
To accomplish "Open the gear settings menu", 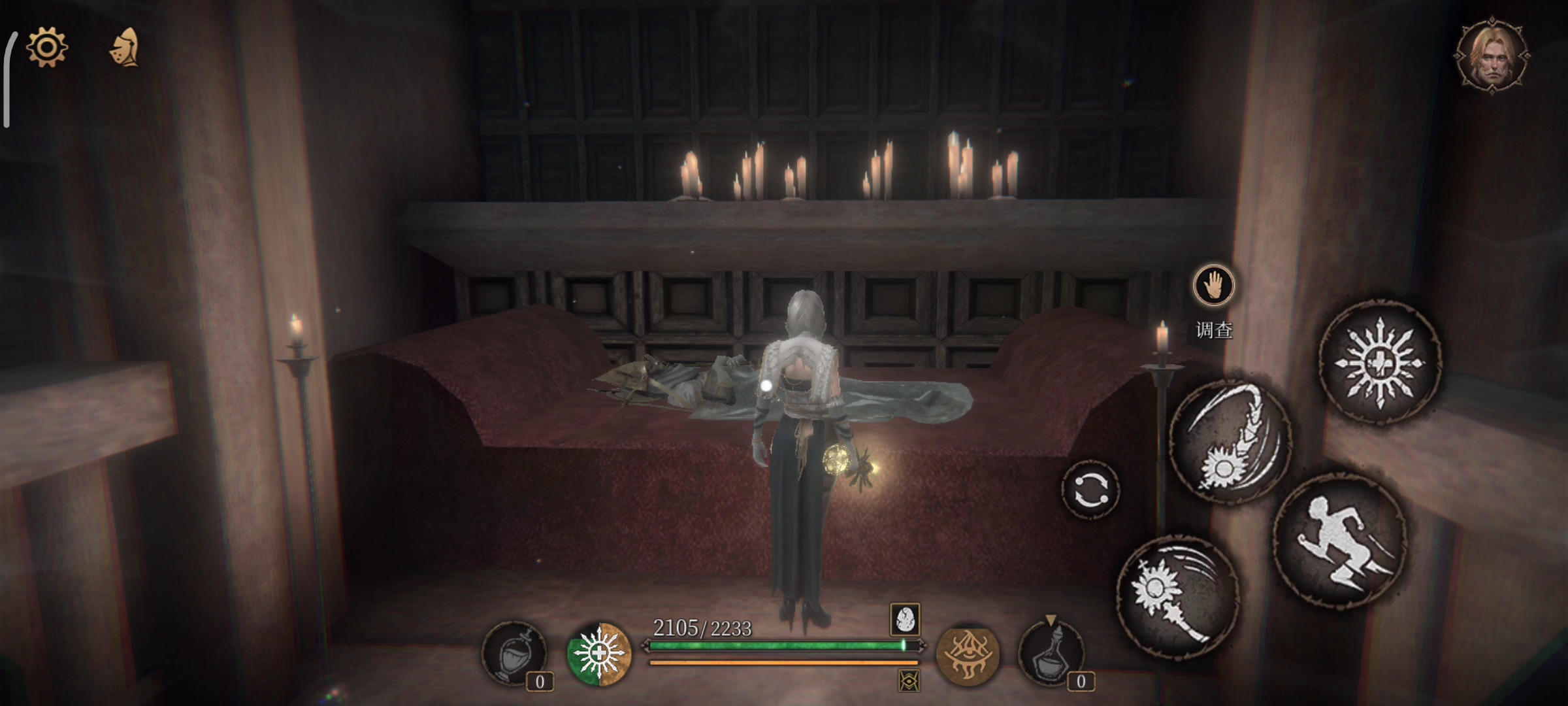I will [x=46, y=47].
